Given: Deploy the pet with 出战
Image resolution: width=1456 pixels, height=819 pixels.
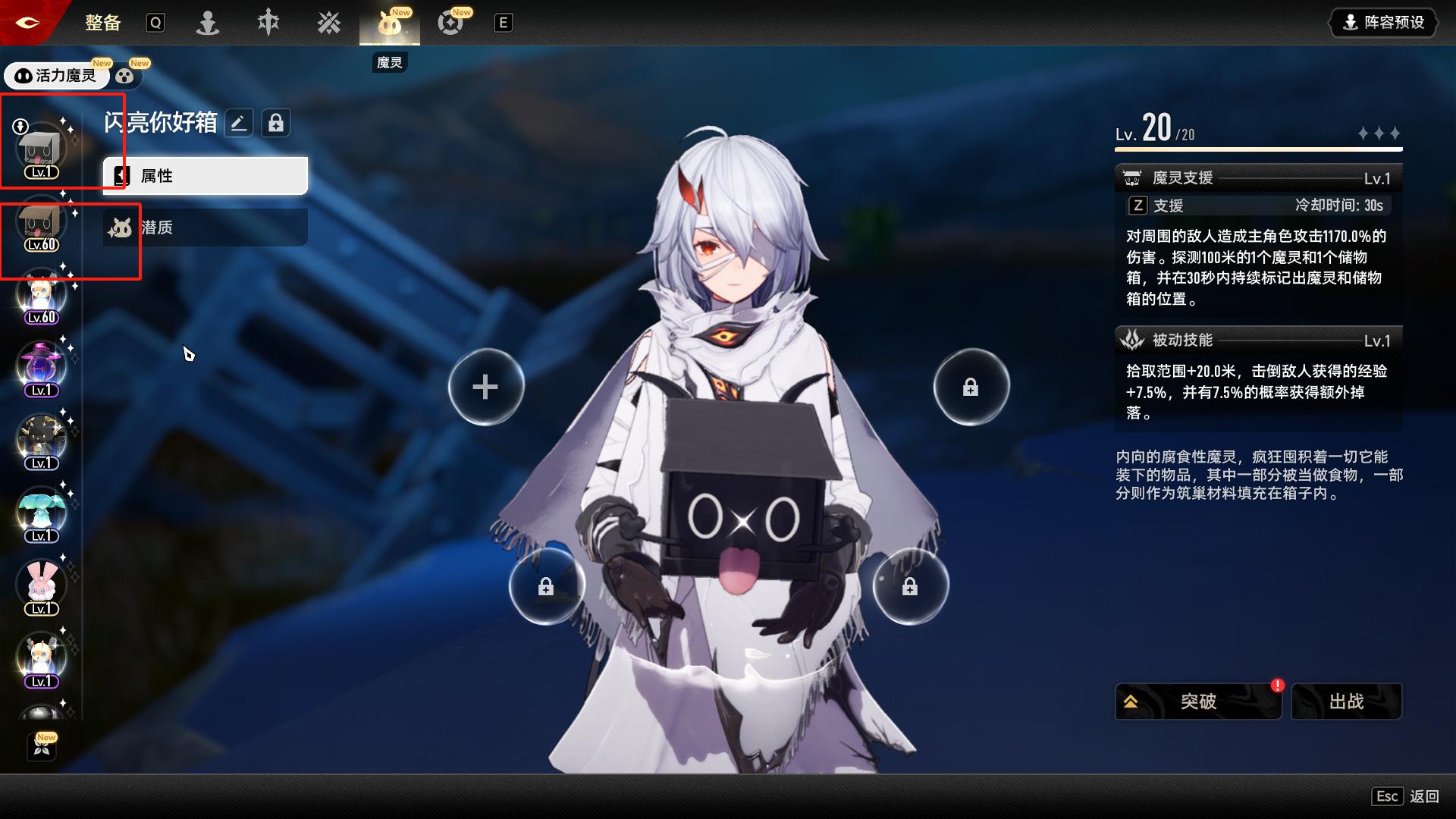Looking at the screenshot, I should coord(1346,701).
